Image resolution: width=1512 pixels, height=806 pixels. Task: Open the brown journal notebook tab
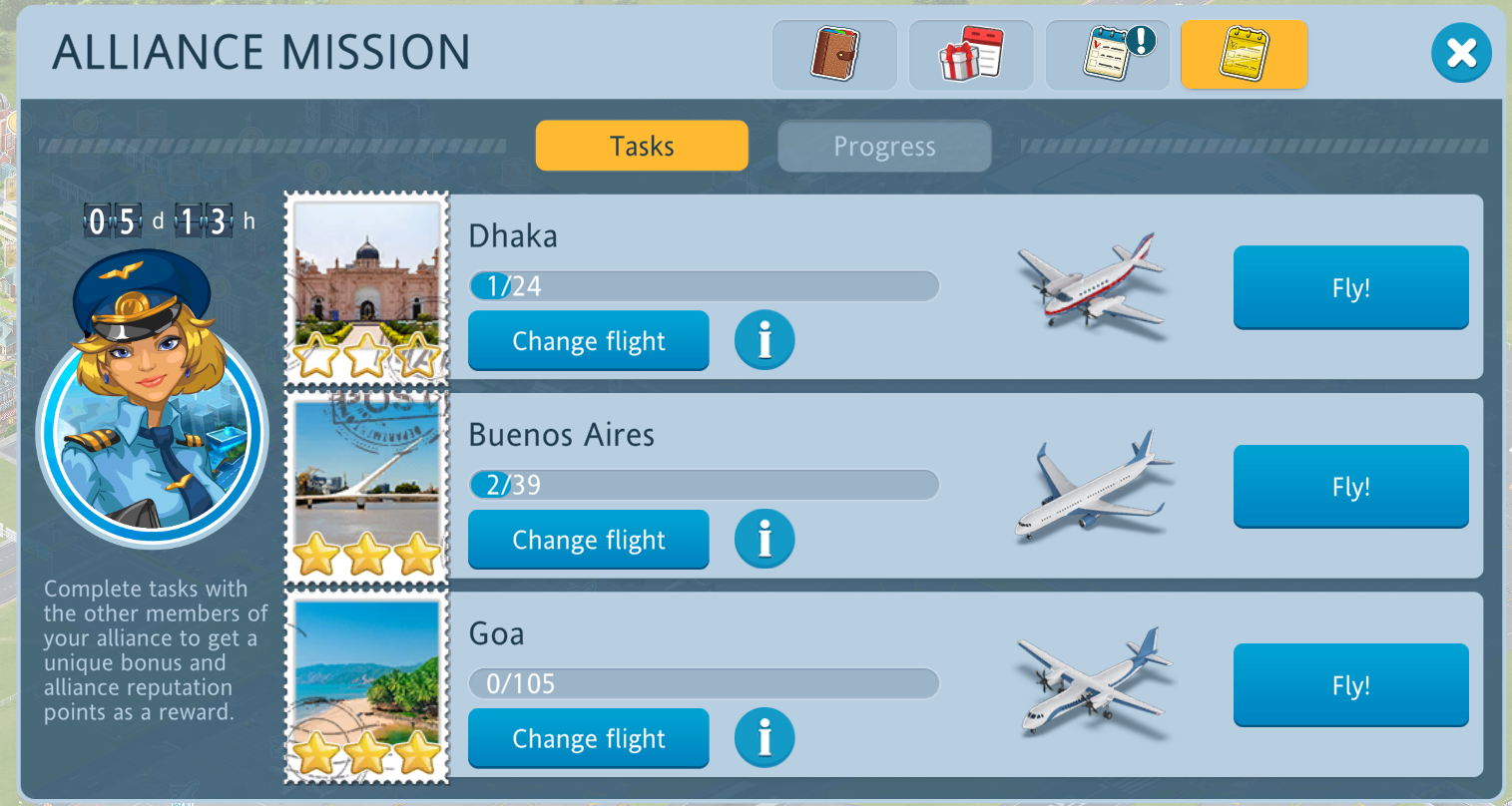click(834, 55)
